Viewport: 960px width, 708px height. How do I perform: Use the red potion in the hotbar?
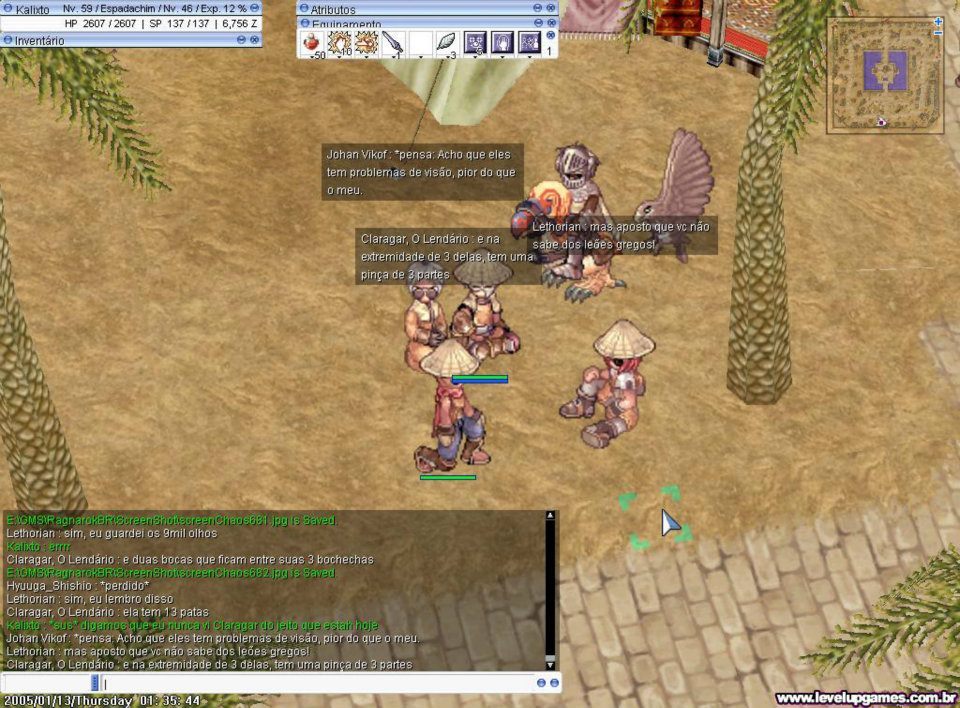313,43
